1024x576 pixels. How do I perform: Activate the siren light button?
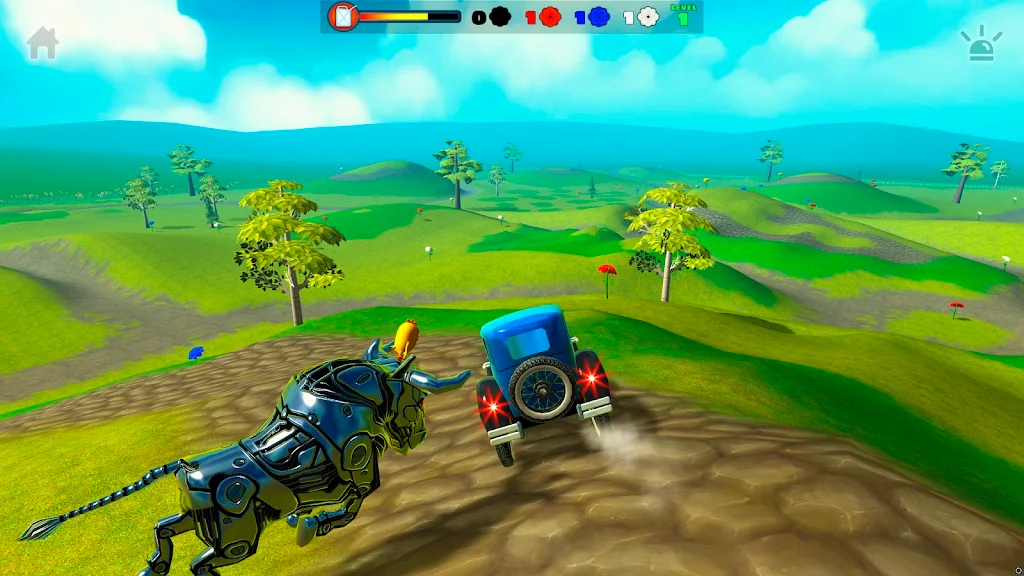point(981,44)
